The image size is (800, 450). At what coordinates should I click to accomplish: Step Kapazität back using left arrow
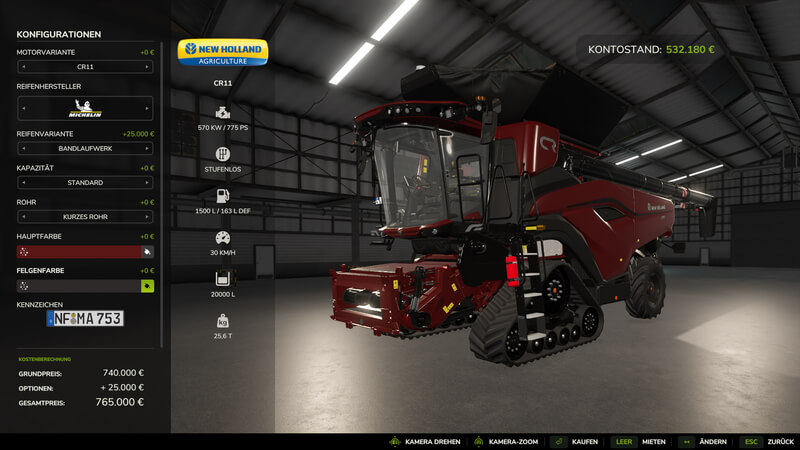(x=23, y=183)
